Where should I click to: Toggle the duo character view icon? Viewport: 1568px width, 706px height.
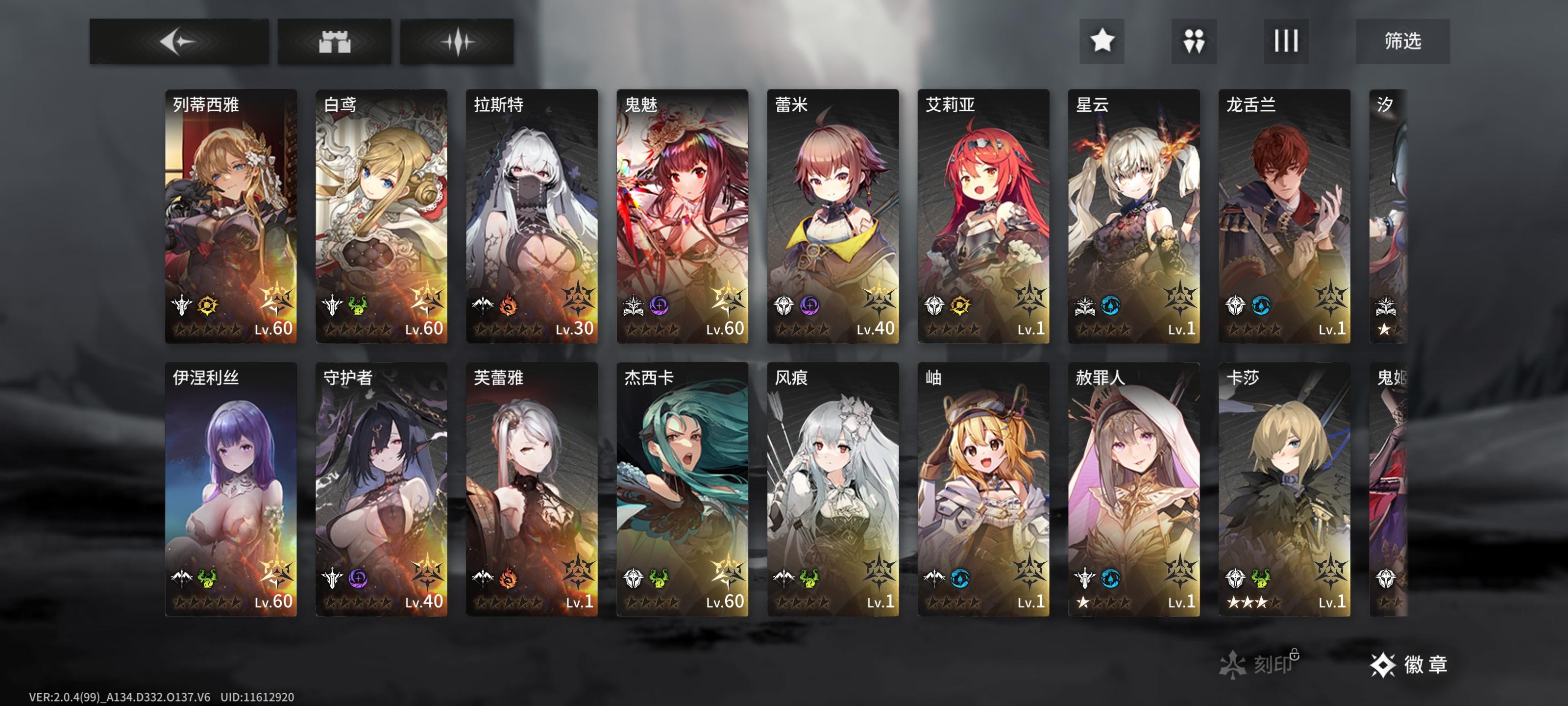(1194, 41)
